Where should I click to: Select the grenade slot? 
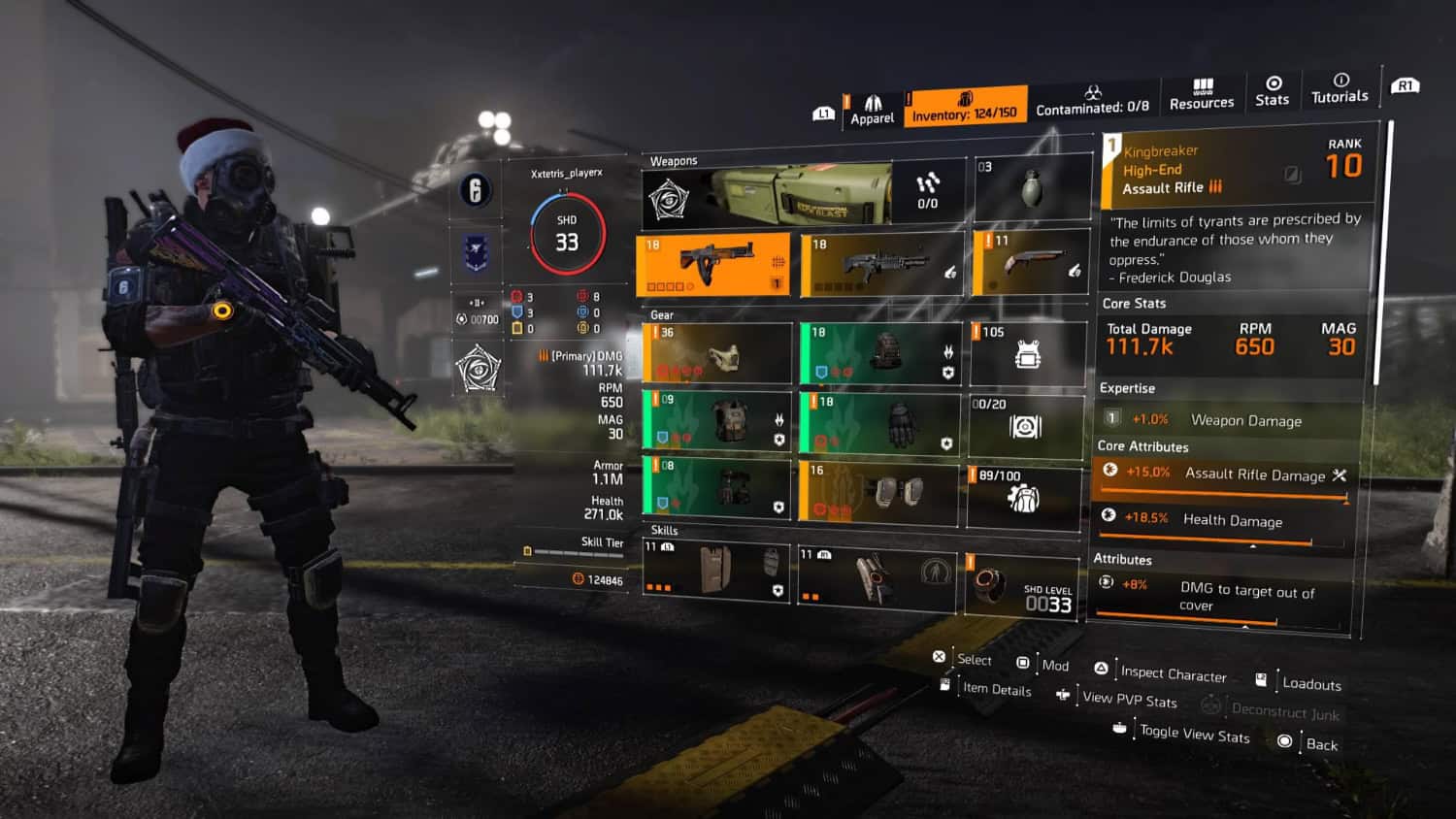coord(1031,188)
